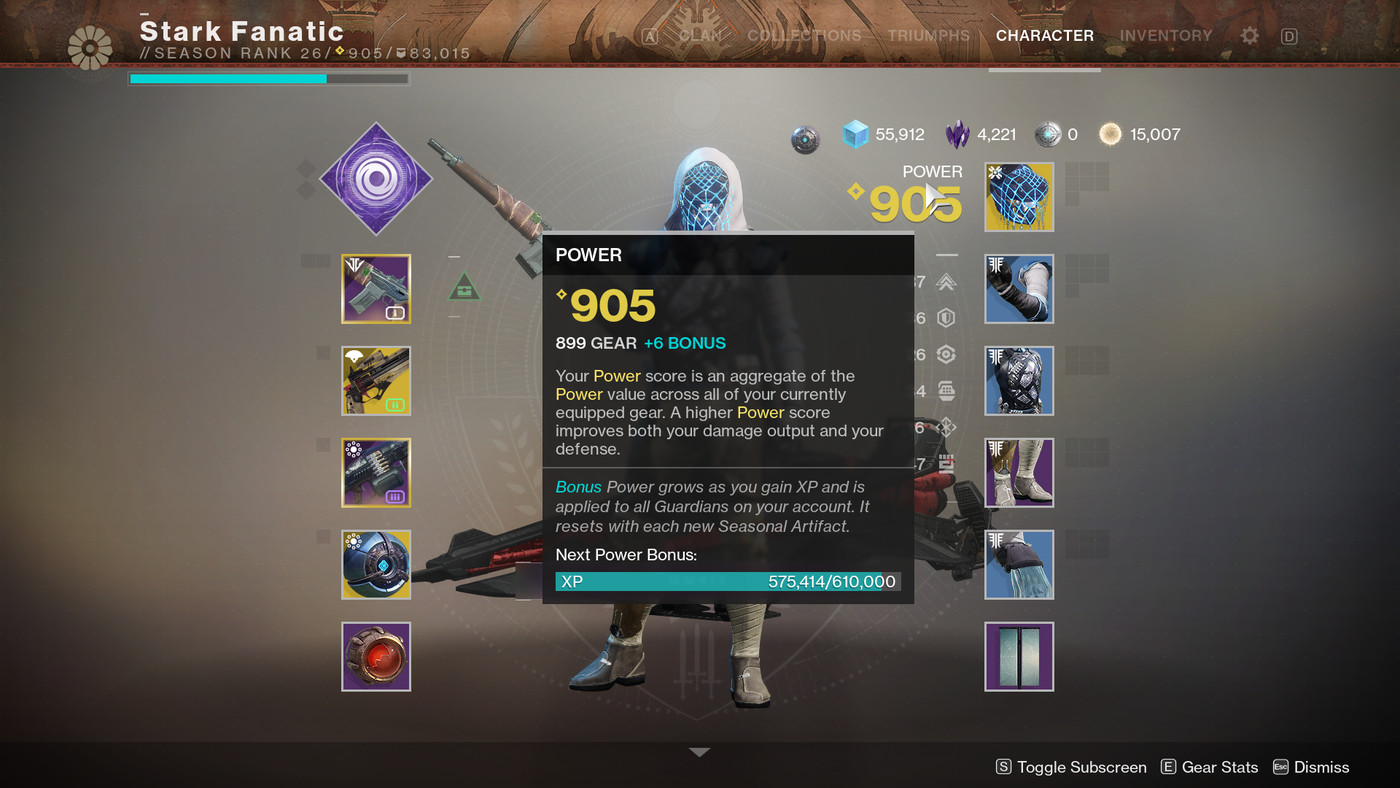1400x788 pixels.
Task: Switch to the Collections tab
Action: click(804, 36)
